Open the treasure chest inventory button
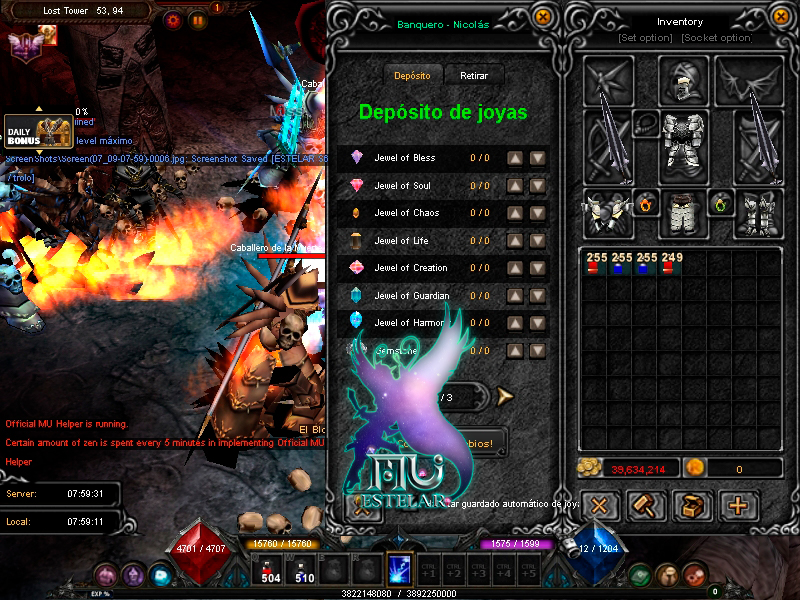The height and width of the screenshot is (600, 800). point(692,505)
